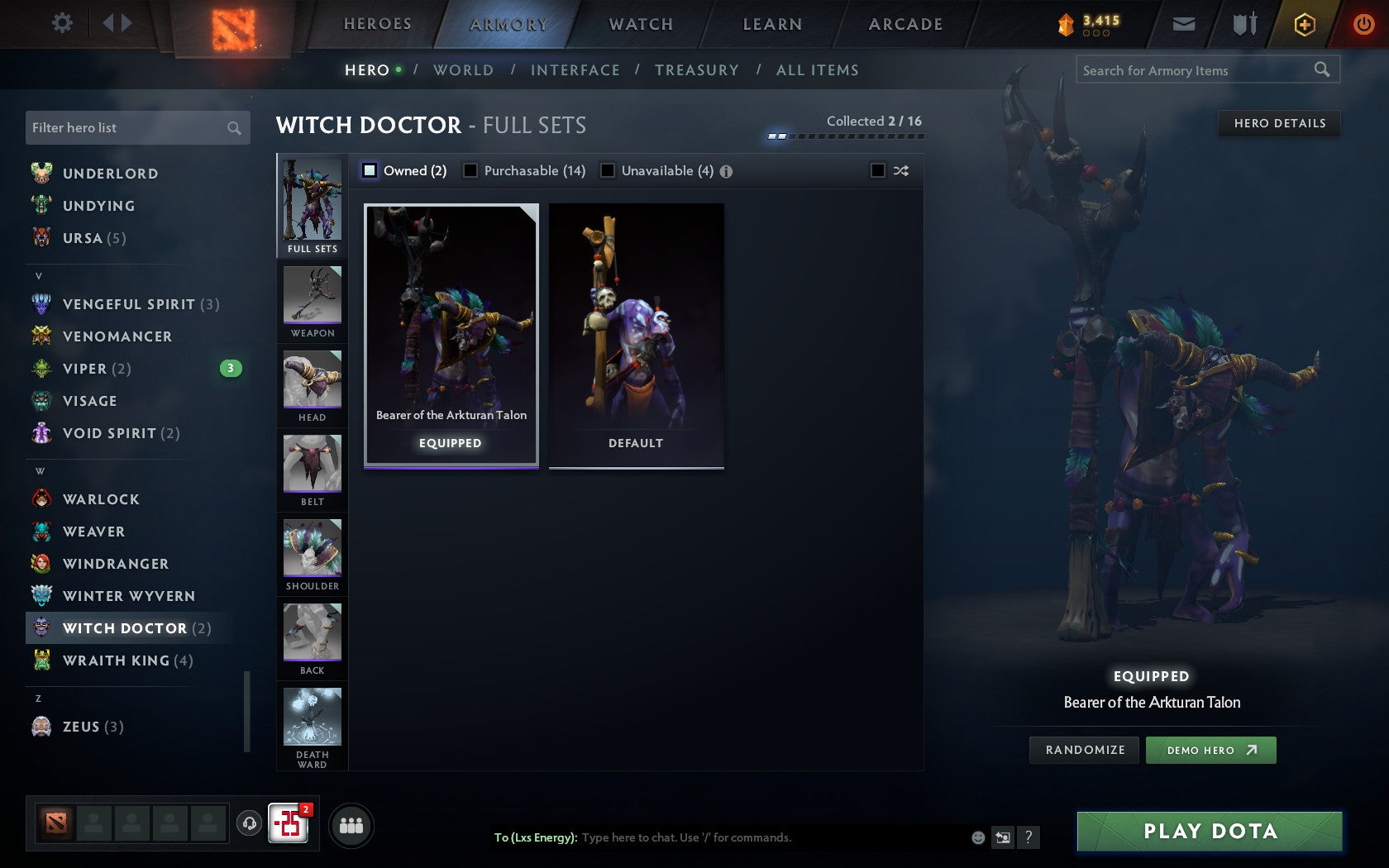The width and height of the screenshot is (1389, 868).
Task: Open the settings gear icon
Action: [60, 23]
